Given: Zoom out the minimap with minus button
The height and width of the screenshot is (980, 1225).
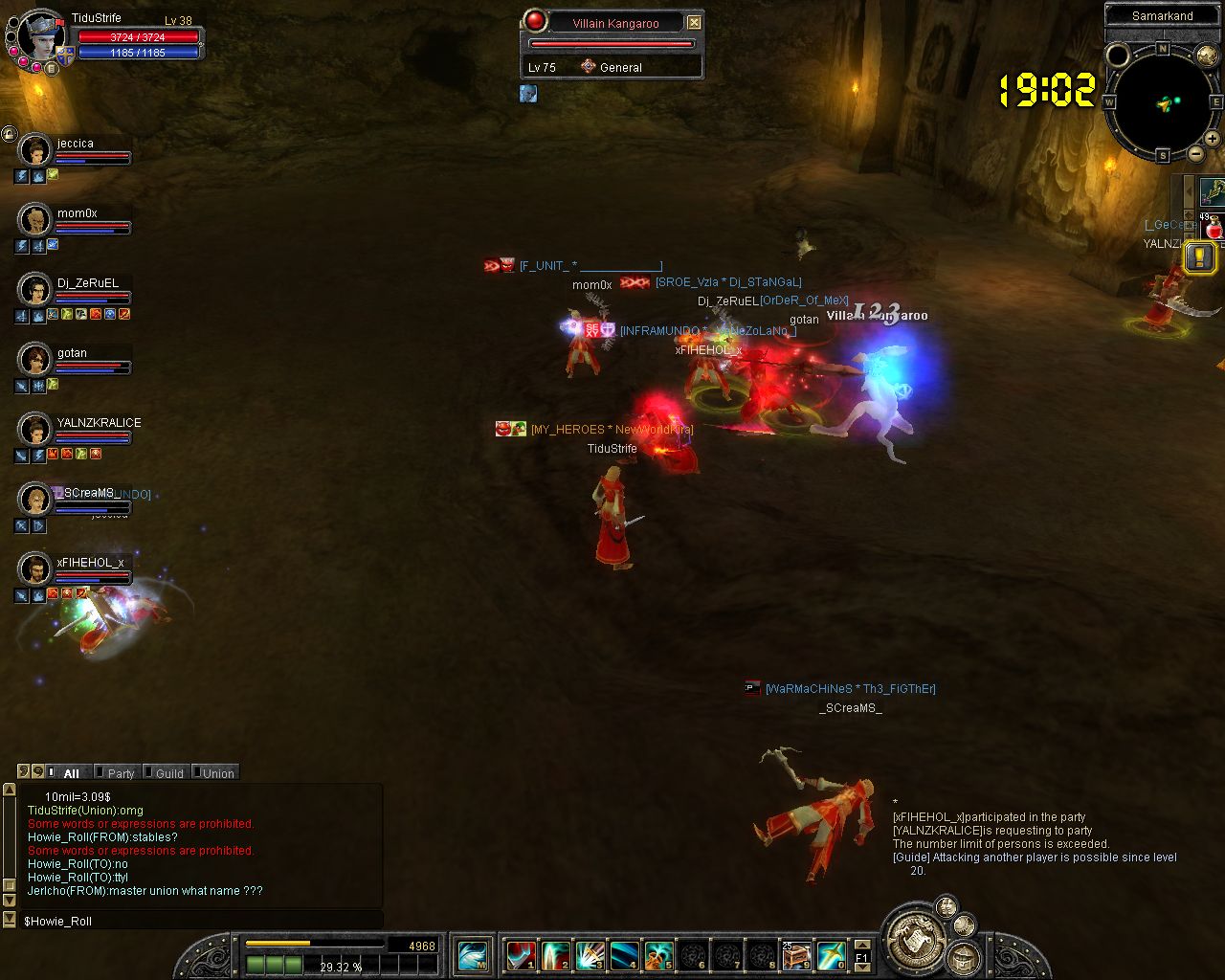Looking at the screenshot, I should point(1196,153).
